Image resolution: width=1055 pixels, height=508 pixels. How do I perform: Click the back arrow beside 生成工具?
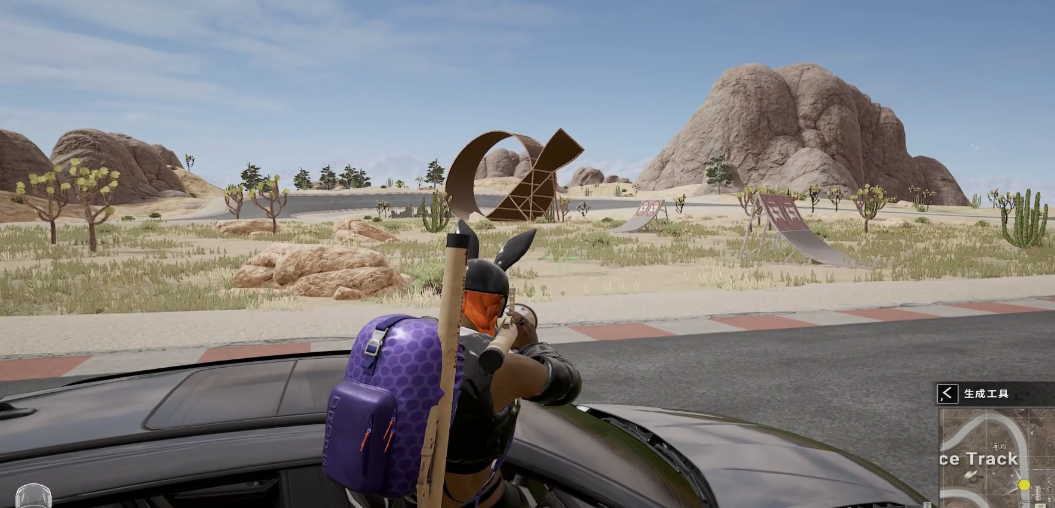947,394
